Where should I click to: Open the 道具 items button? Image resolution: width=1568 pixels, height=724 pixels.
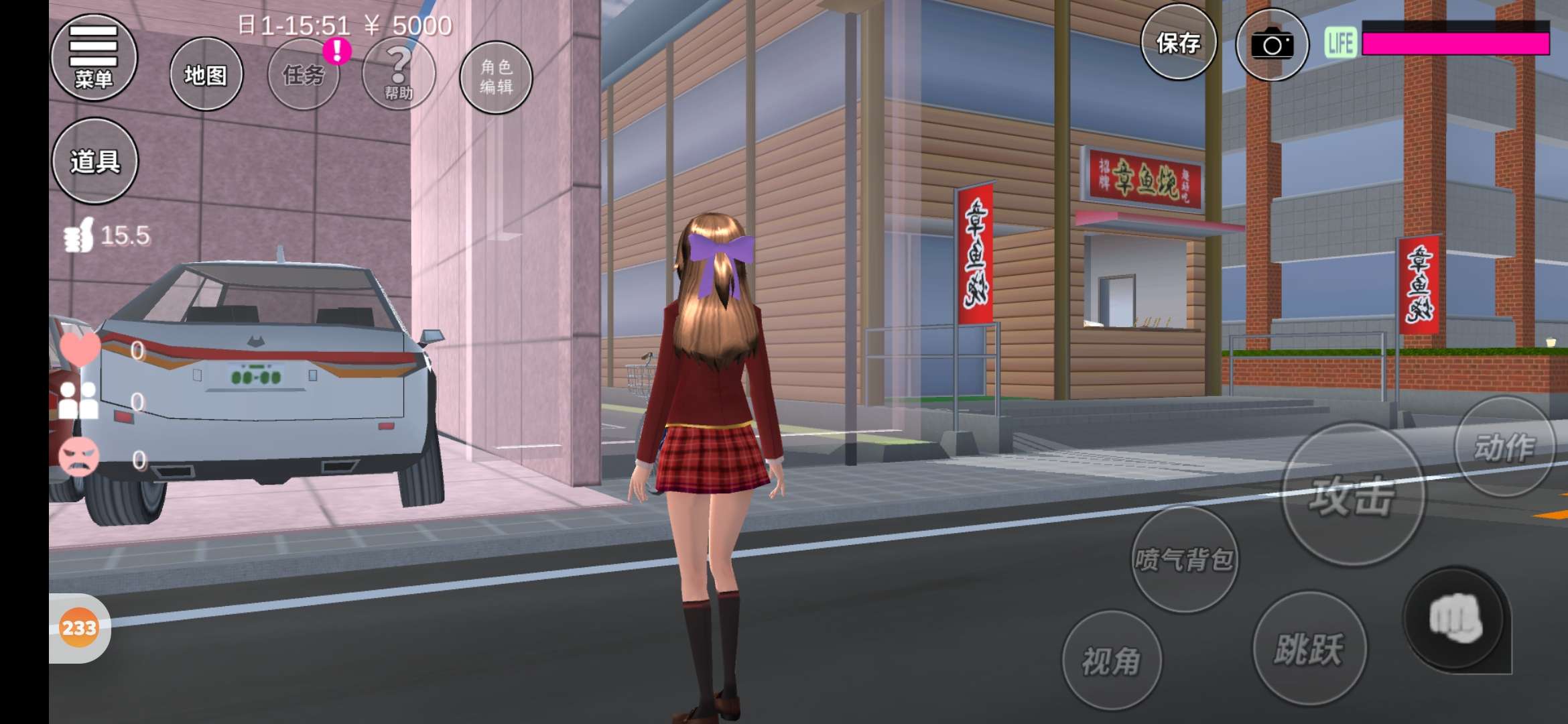tap(95, 161)
